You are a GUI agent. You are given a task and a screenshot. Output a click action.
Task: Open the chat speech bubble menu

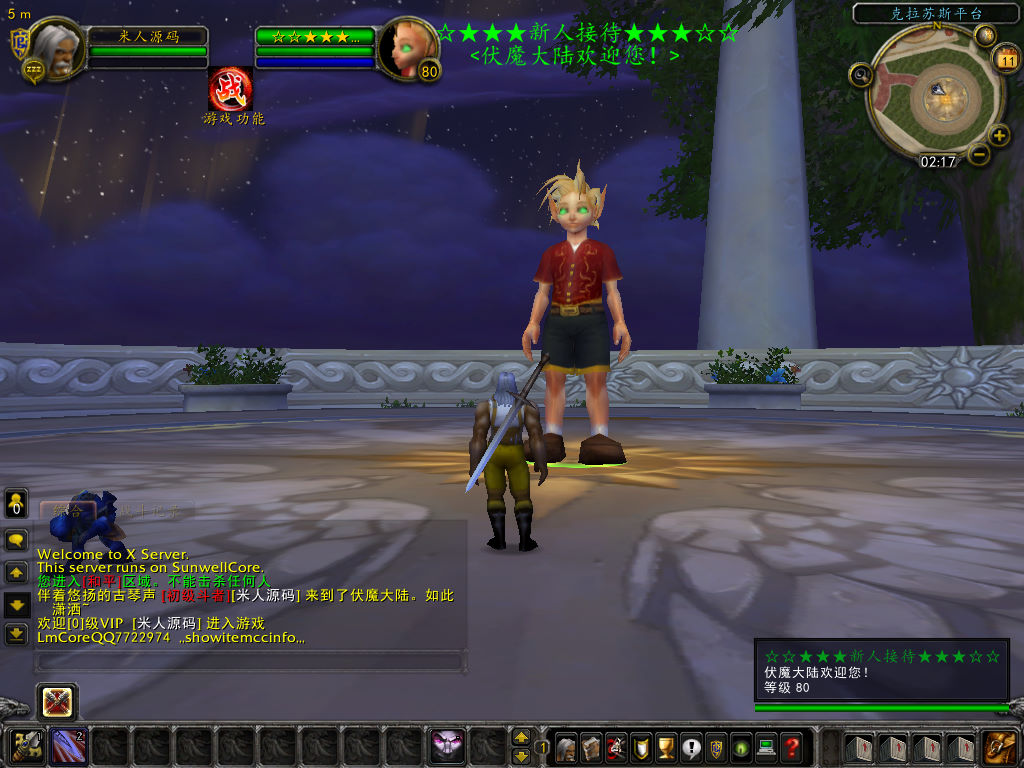16,540
